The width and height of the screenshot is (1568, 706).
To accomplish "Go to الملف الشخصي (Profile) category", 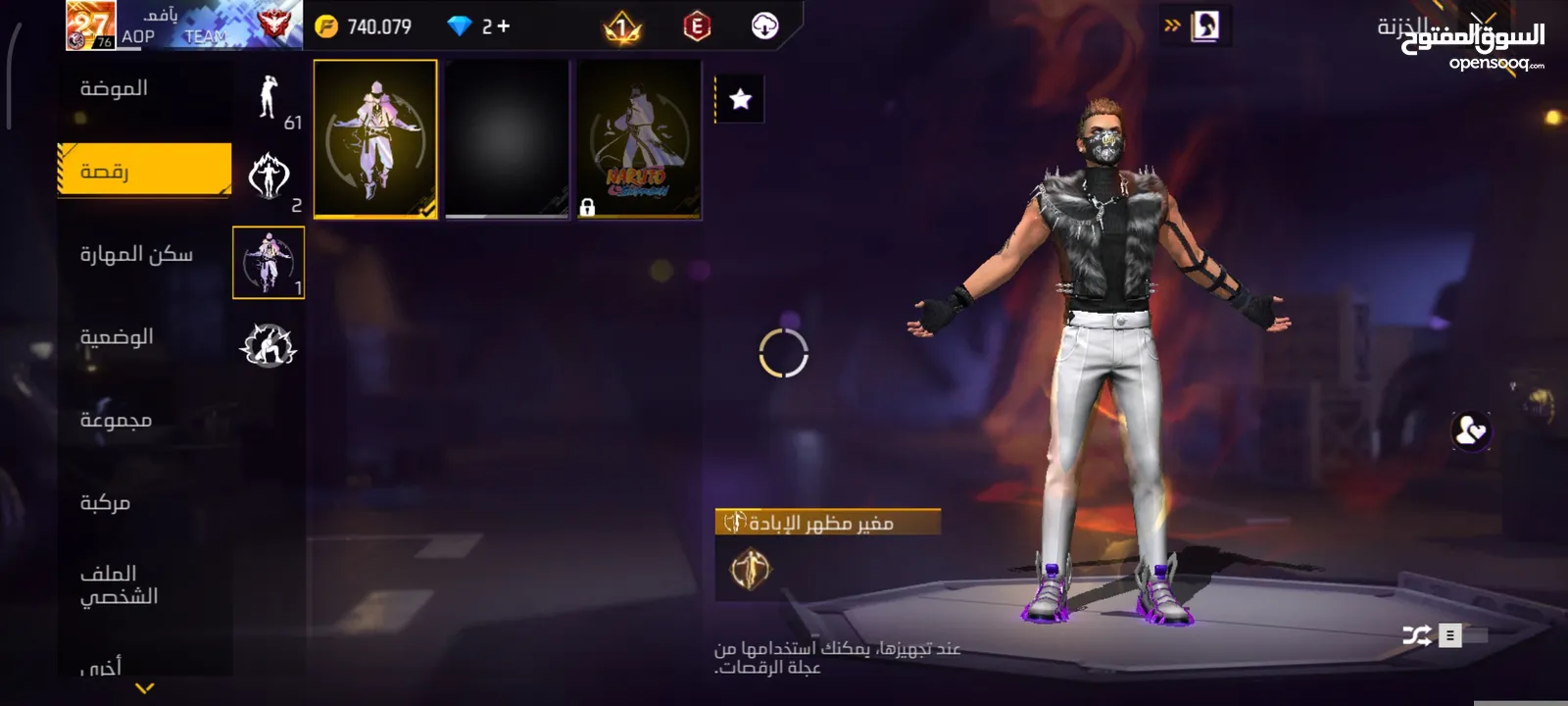I will coord(119,584).
